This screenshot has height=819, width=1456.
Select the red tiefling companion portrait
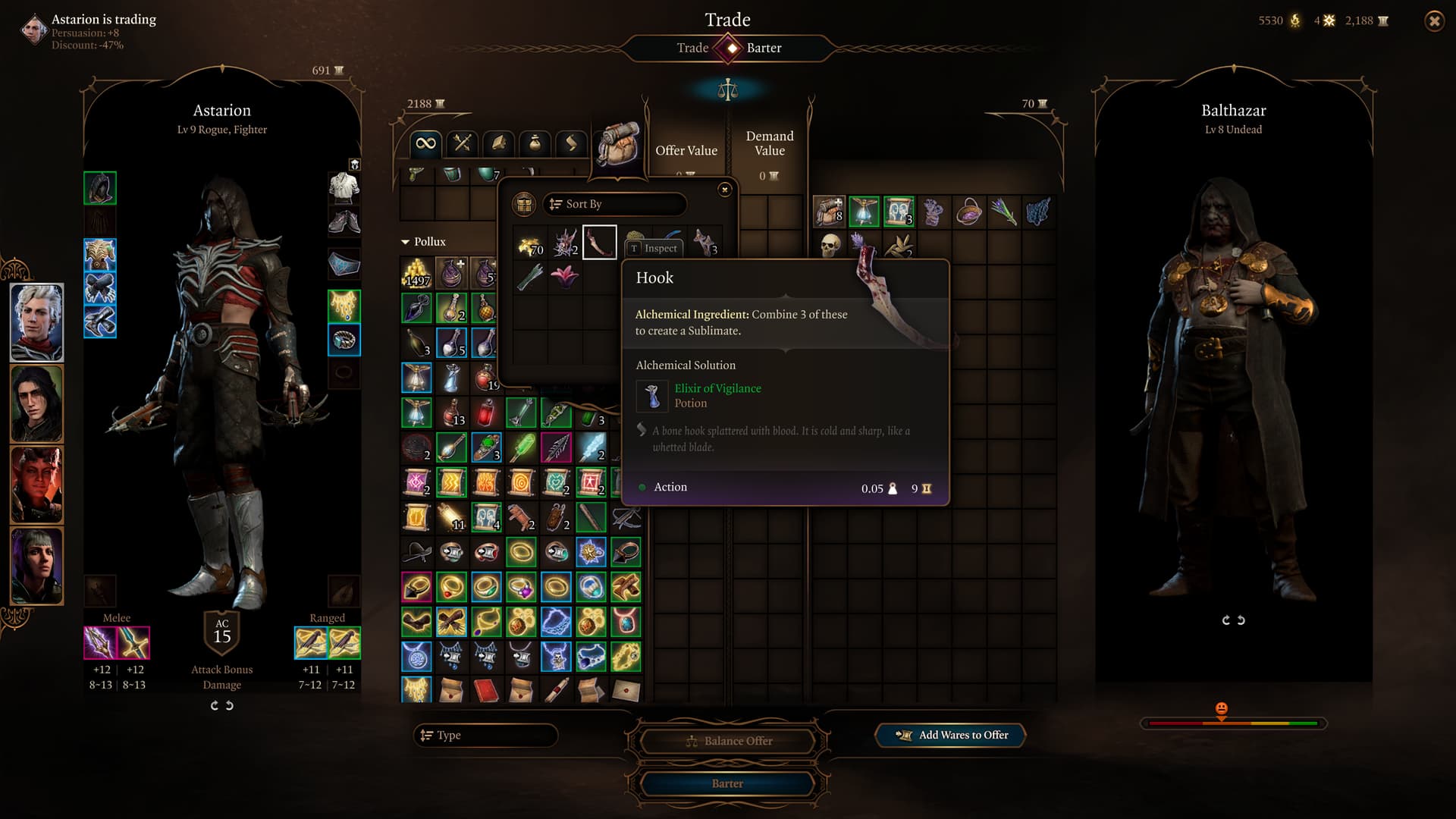36,484
